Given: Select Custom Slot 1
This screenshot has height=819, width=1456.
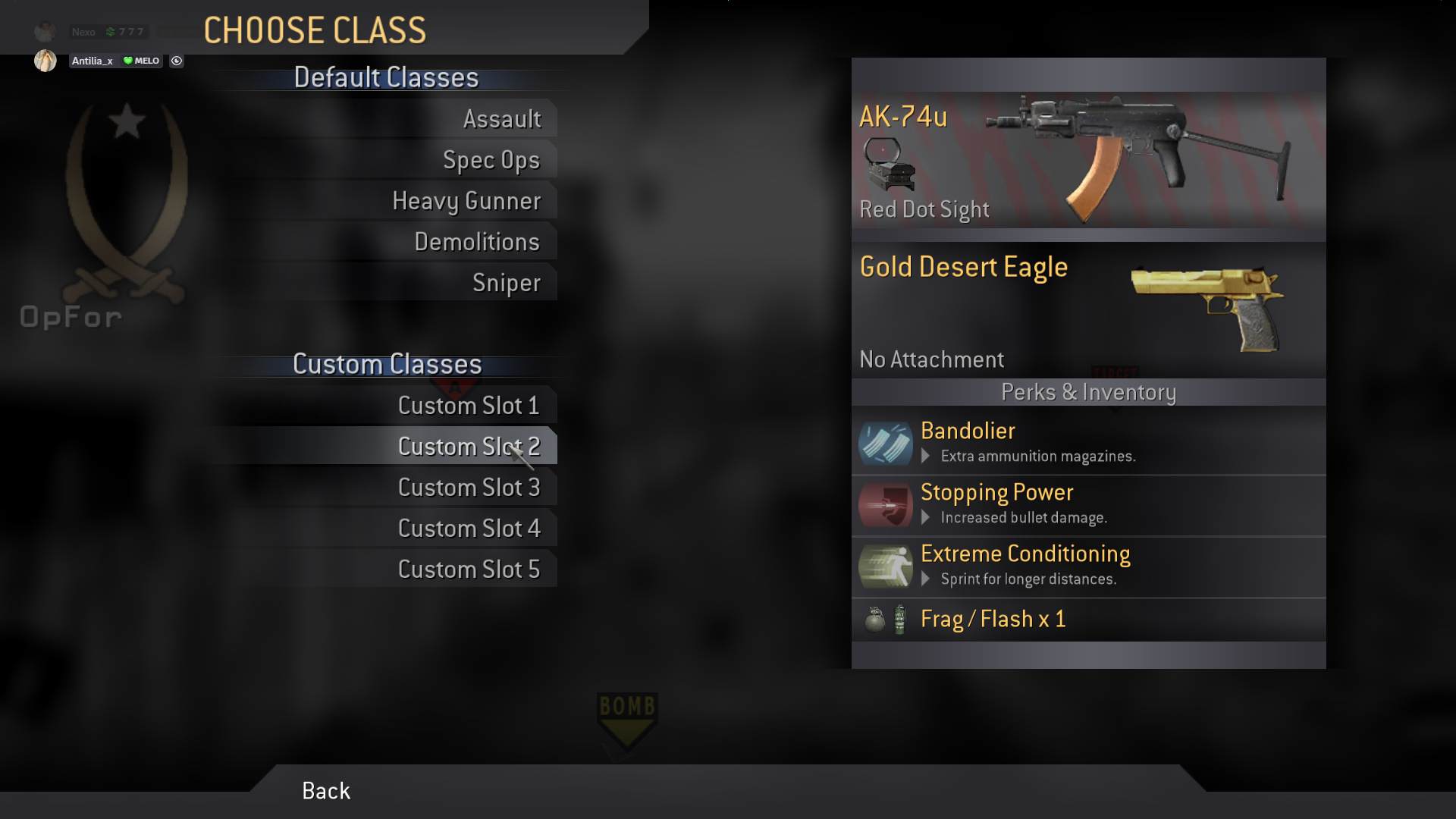Looking at the screenshot, I should [x=468, y=406].
